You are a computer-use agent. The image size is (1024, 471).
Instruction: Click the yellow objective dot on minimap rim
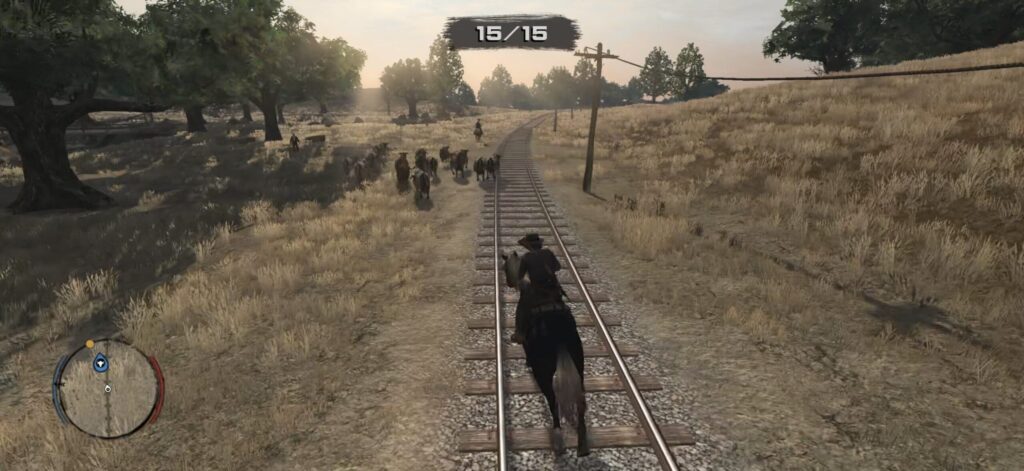[x=90, y=344]
